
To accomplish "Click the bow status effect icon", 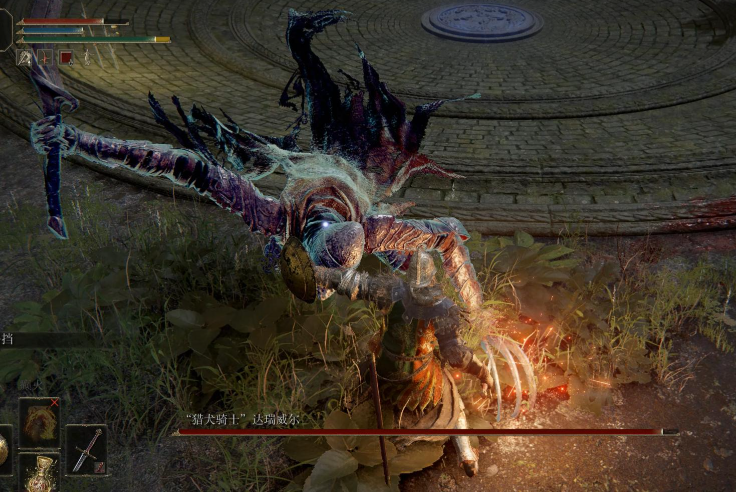I will (x=45, y=58).
